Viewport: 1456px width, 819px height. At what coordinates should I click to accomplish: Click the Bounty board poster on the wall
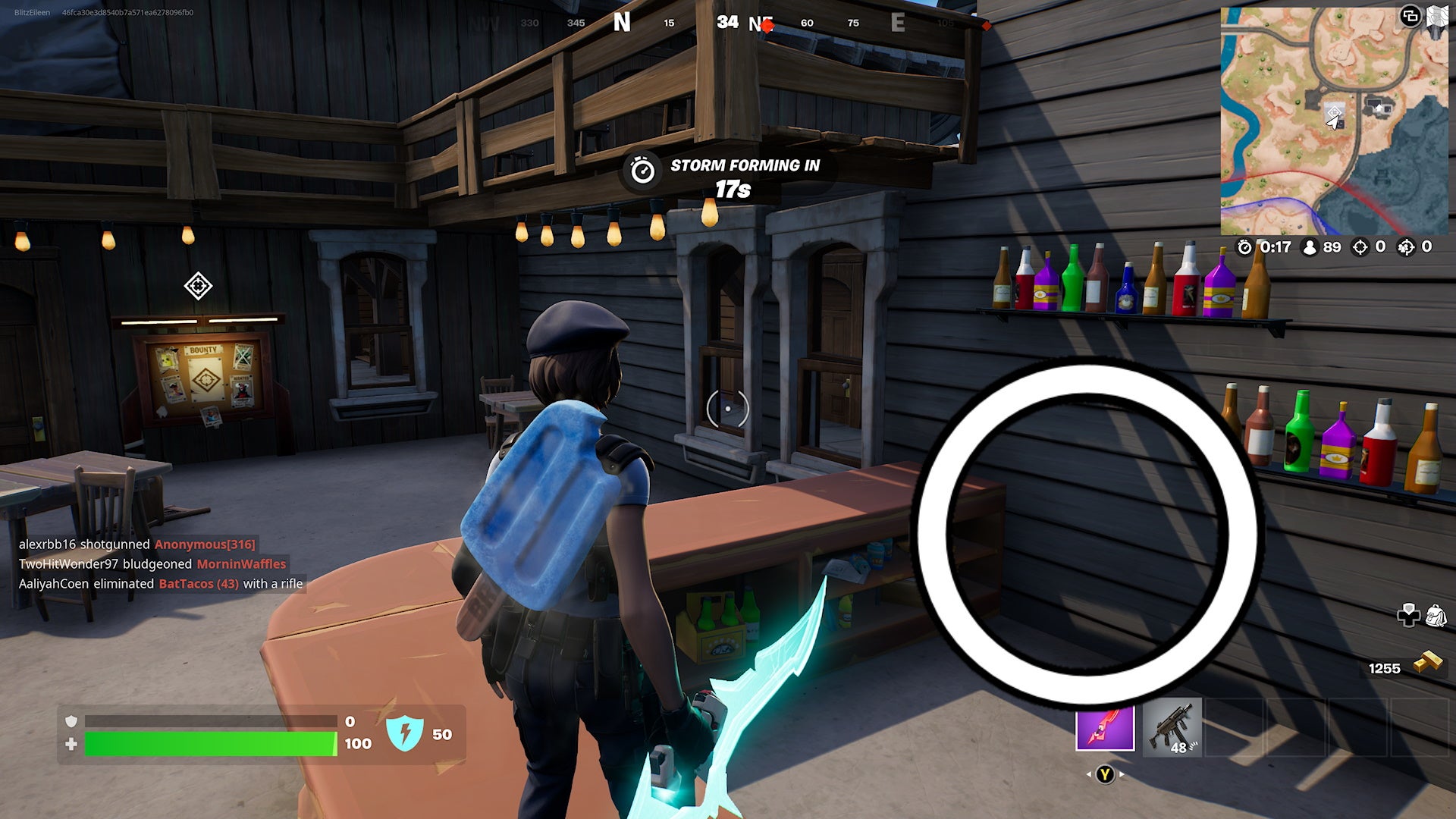(x=203, y=379)
